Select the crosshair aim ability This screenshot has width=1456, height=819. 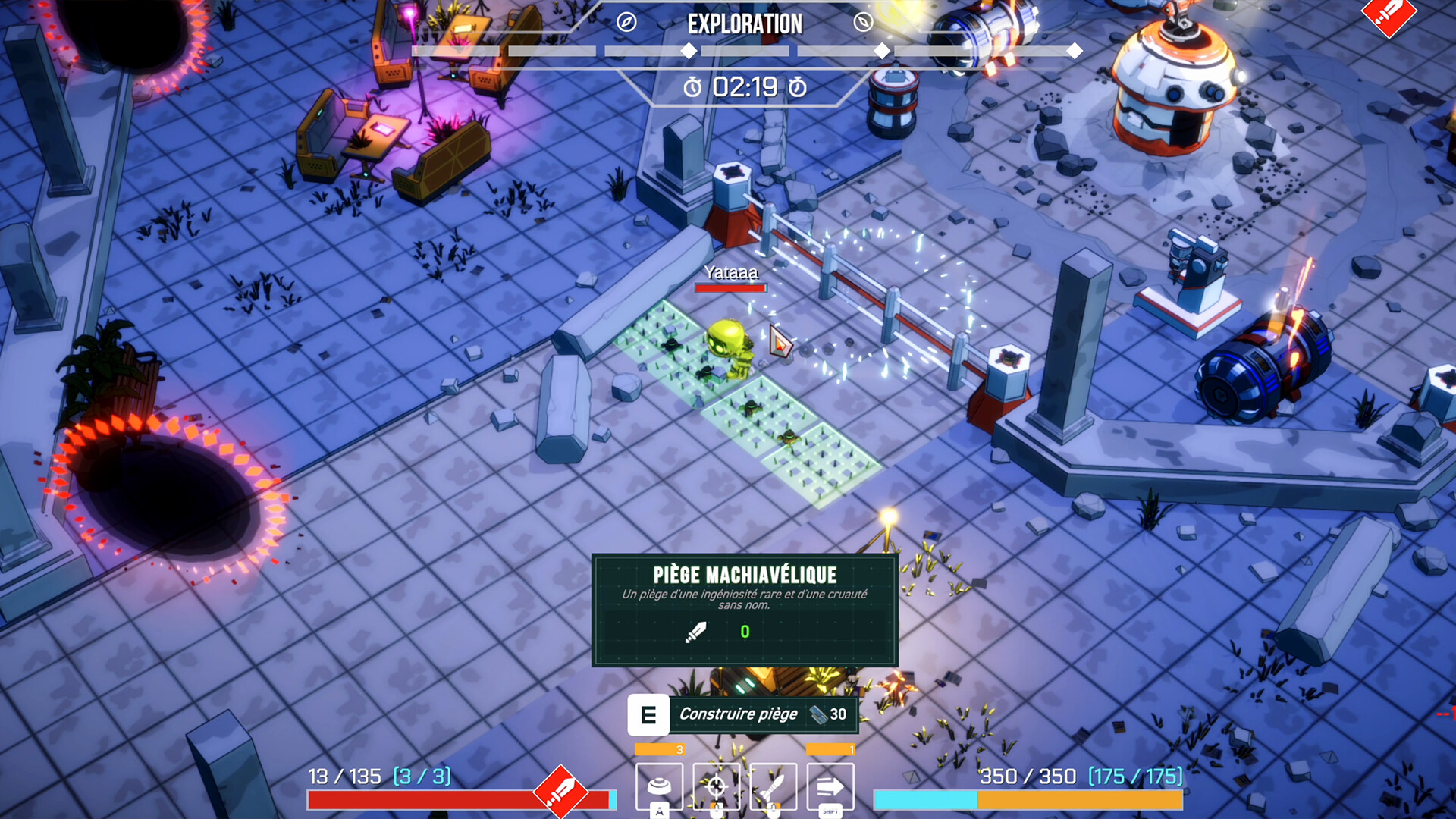point(717,786)
